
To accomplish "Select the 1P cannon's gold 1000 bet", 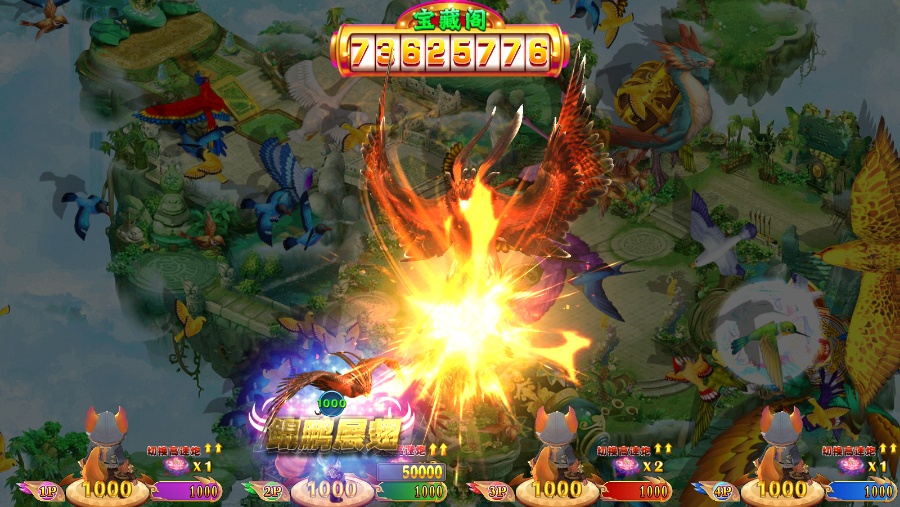I will (107, 489).
